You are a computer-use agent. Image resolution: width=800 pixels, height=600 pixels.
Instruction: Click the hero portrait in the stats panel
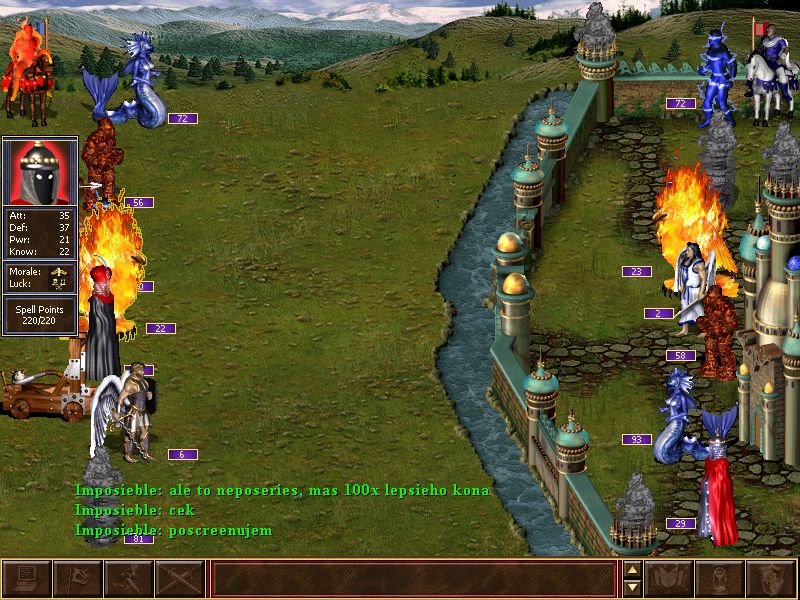tap(40, 172)
